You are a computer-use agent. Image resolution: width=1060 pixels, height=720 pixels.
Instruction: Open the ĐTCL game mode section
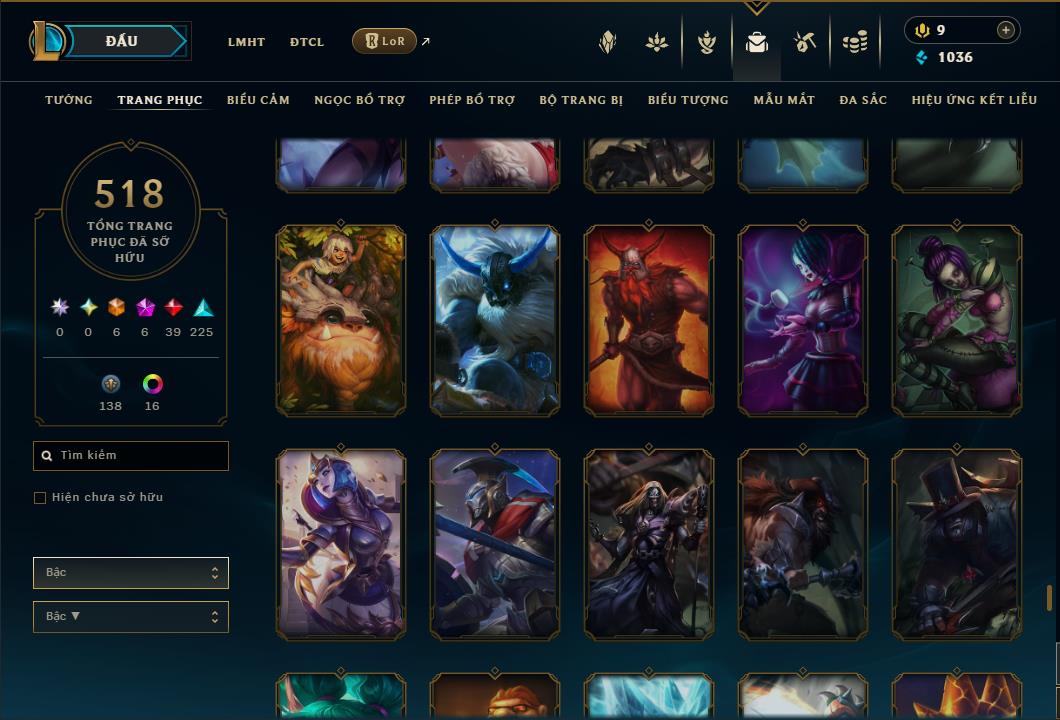[307, 42]
